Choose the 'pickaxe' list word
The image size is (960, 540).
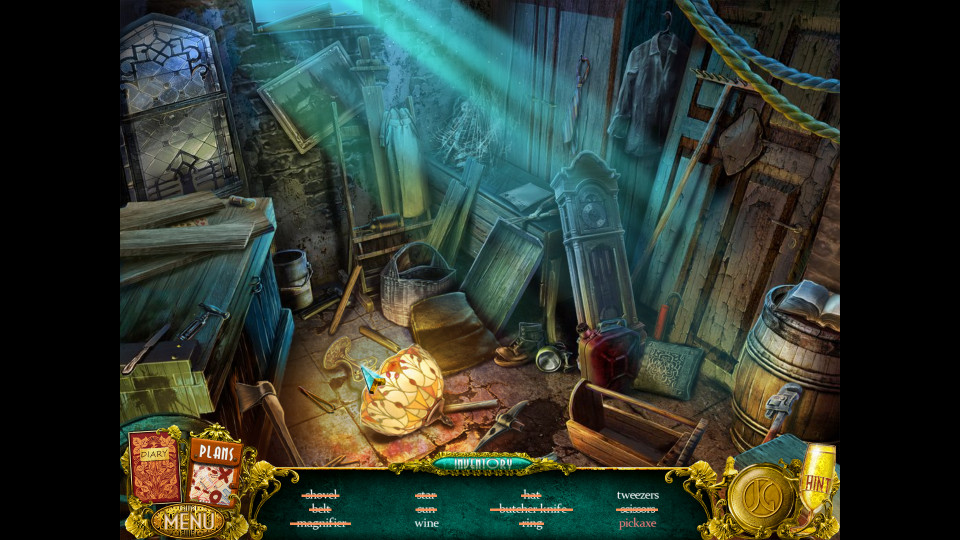pos(637,523)
